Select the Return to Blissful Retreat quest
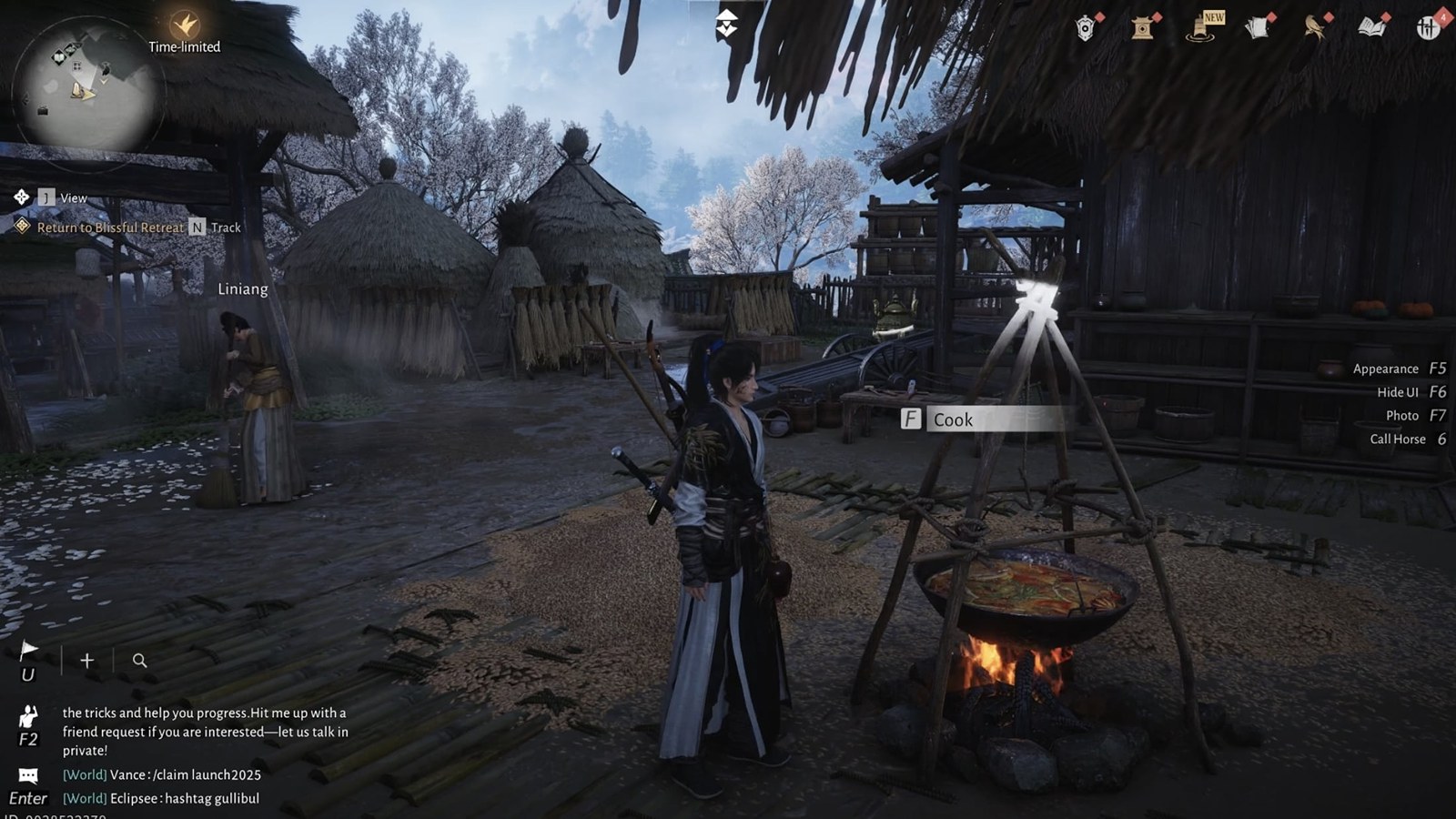The width and height of the screenshot is (1456, 819). coord(110,227)
